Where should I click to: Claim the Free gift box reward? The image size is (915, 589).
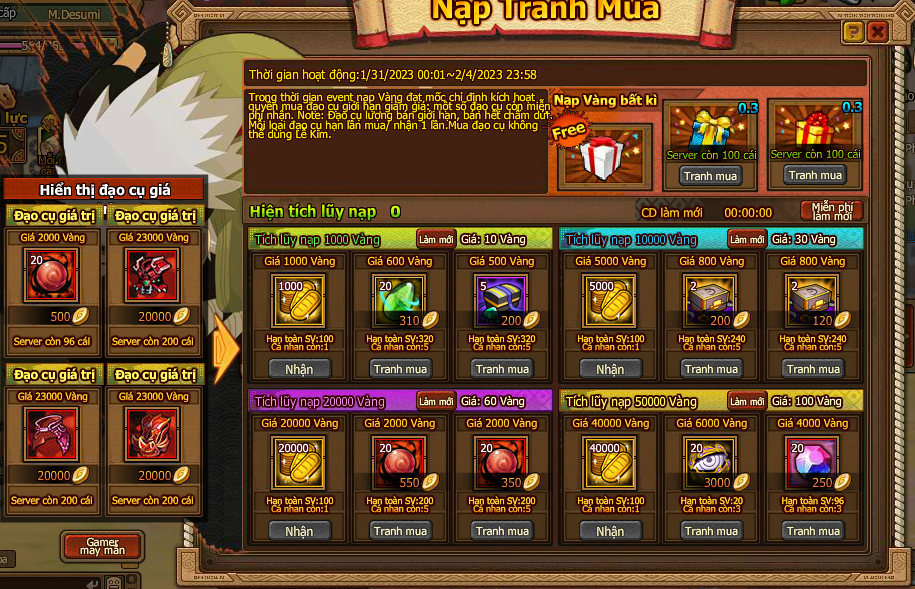[601, 156]
